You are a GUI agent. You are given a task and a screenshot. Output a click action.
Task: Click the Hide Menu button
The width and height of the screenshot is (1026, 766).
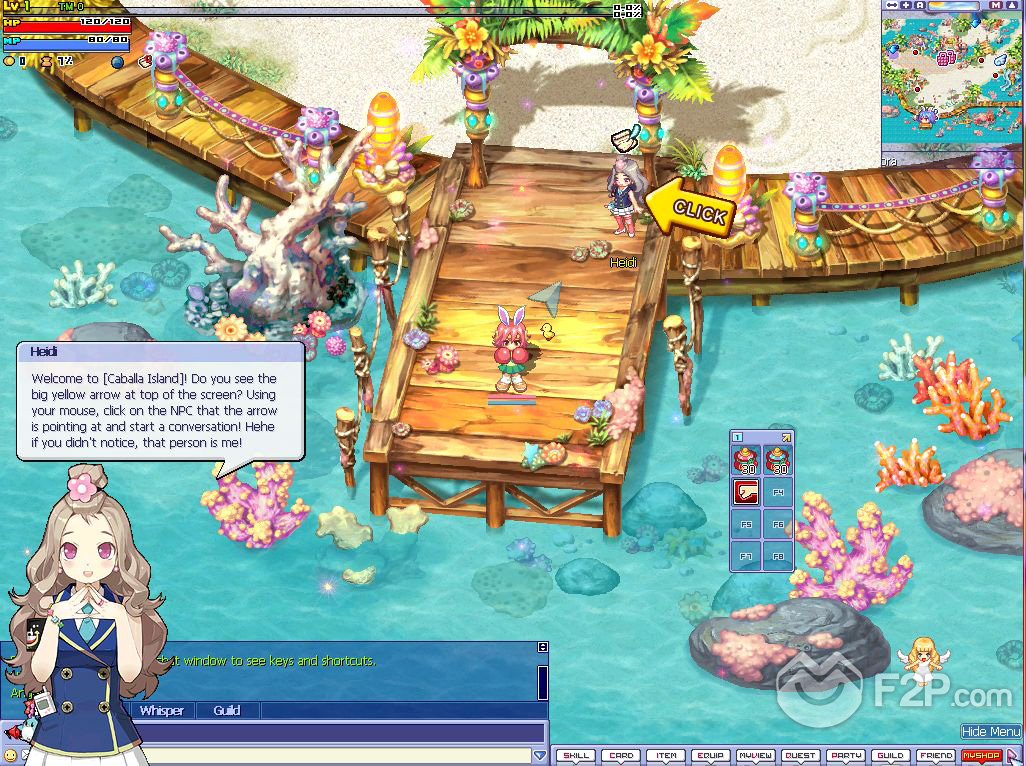coord(990,732)
